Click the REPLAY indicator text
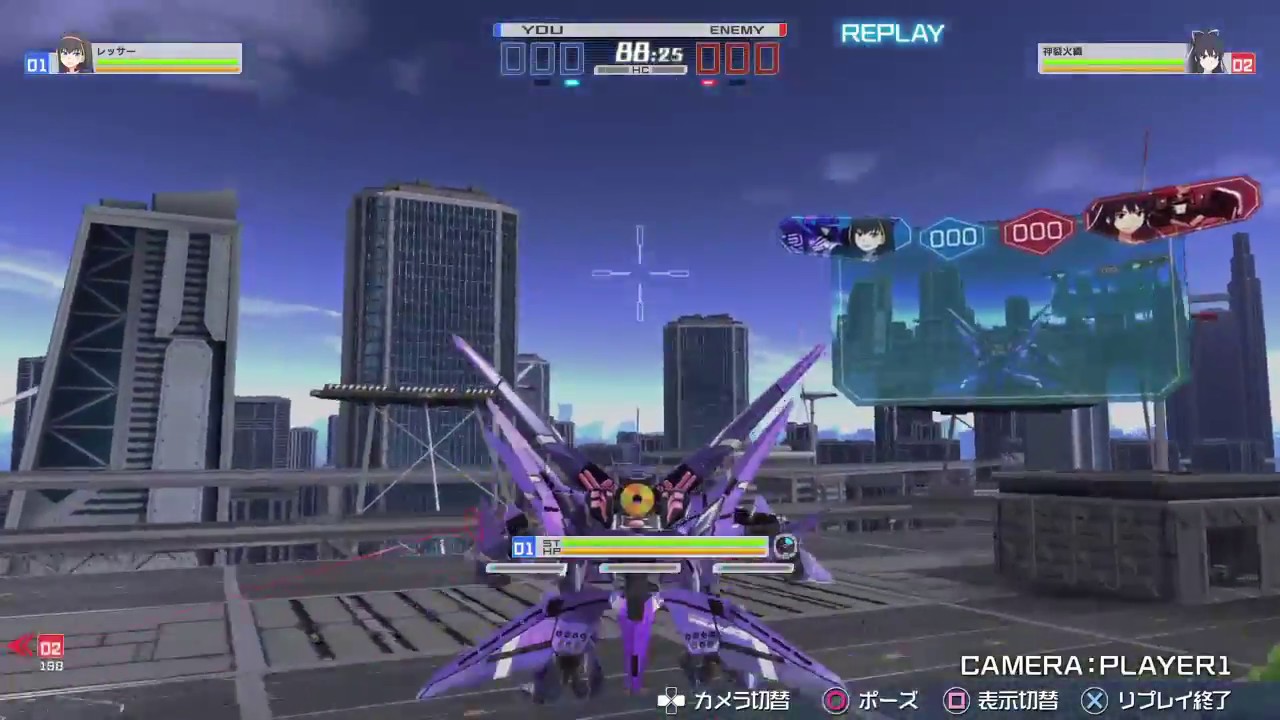This screenshot has width=1280, height=720. point(891,33)
